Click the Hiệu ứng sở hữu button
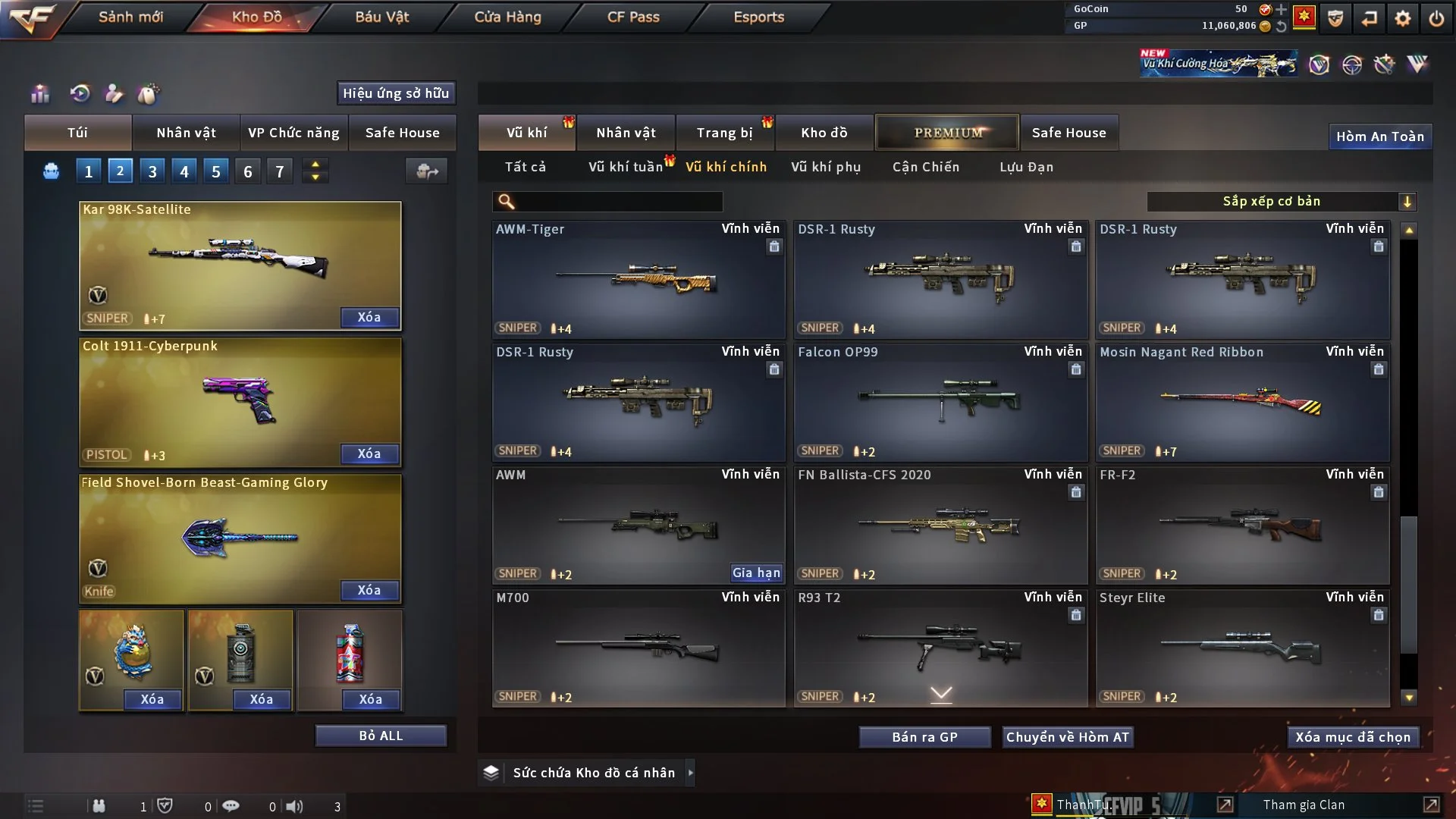 (x=395, y=93)
